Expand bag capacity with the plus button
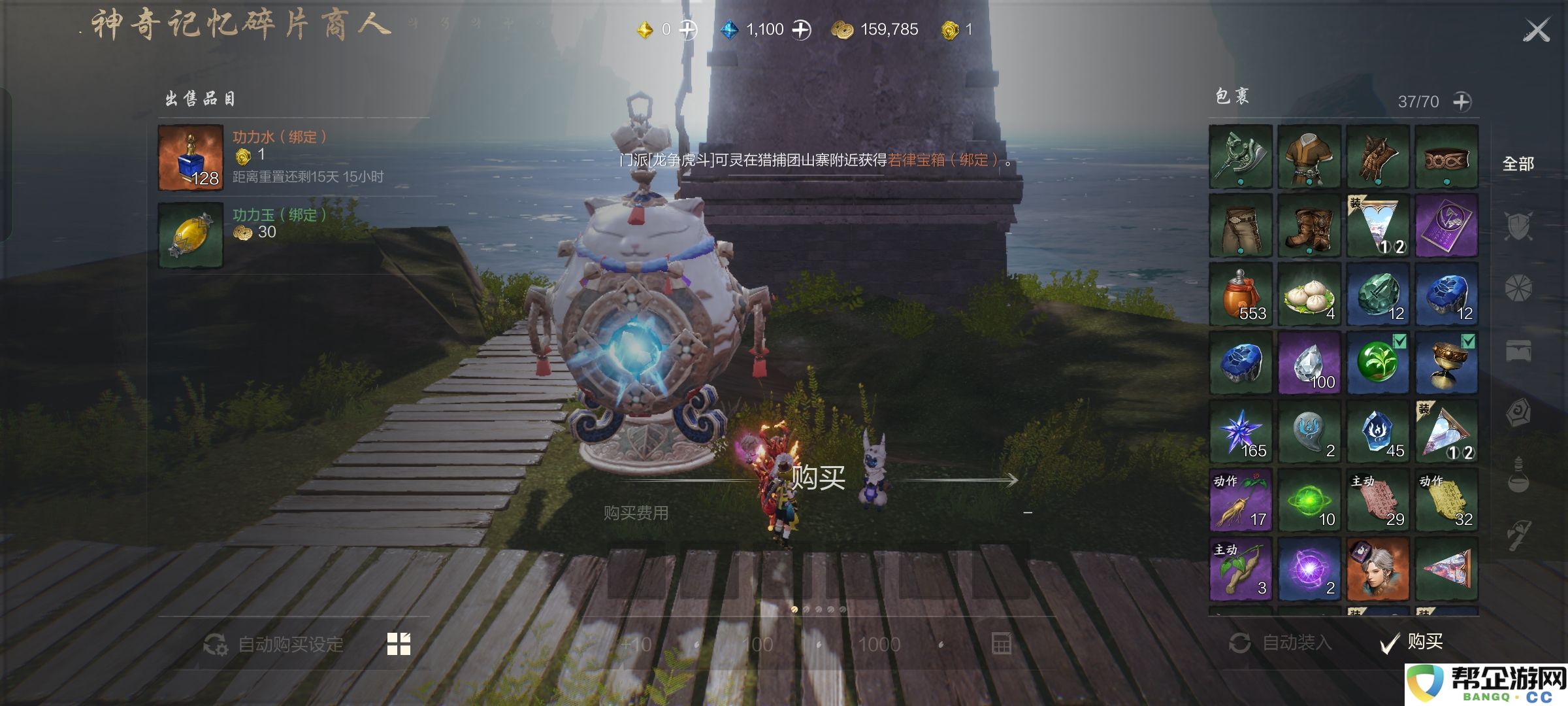 [1462, 102]
